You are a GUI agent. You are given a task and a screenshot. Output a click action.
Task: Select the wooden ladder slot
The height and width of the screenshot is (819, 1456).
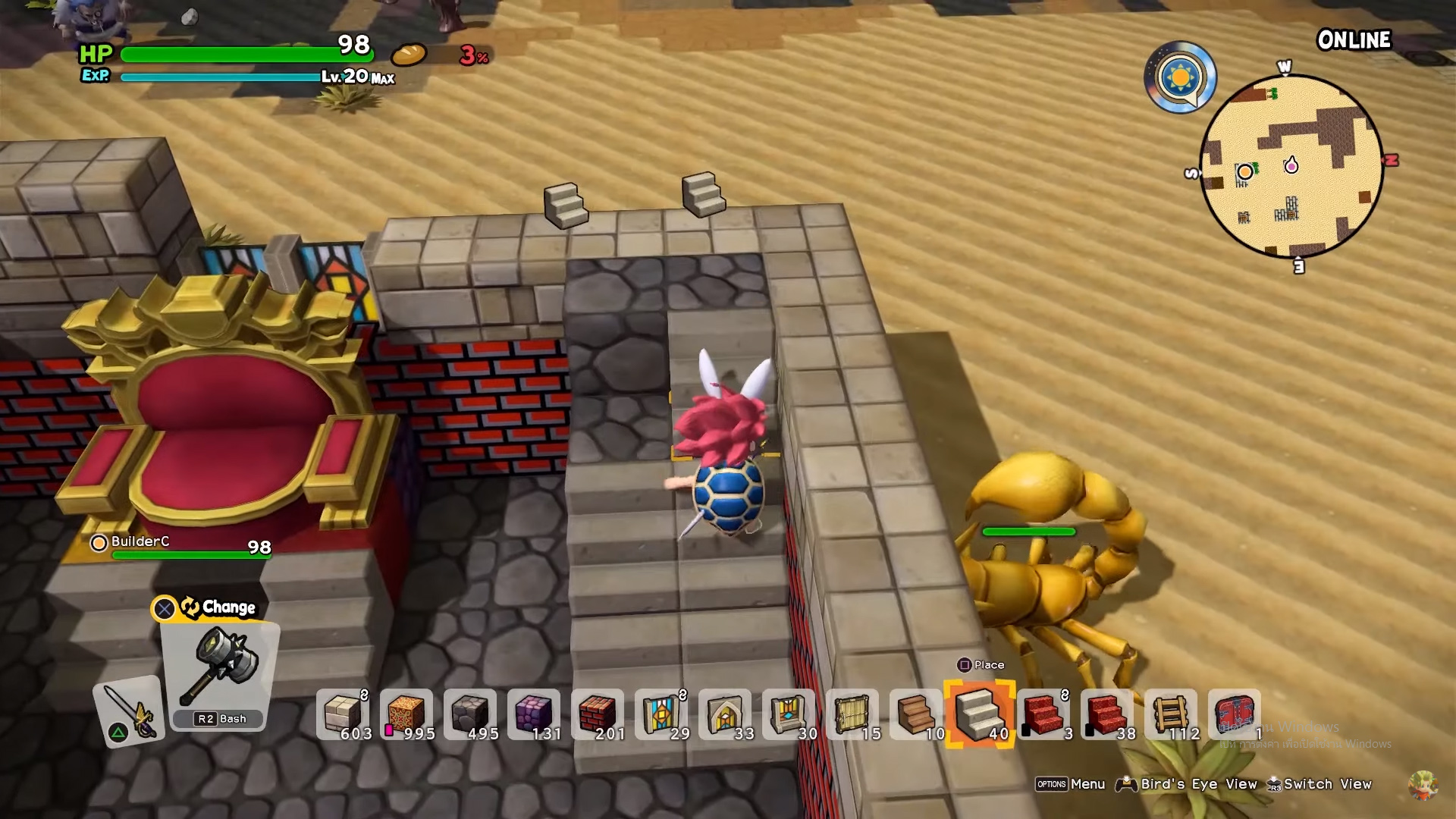(1171, 714)
